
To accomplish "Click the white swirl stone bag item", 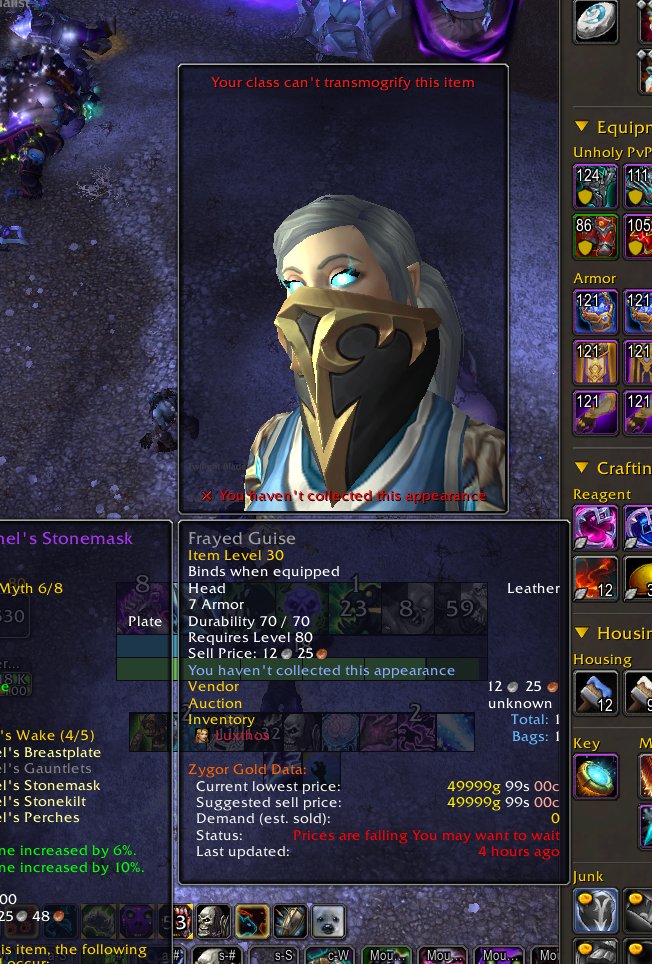I will [595, 21].
